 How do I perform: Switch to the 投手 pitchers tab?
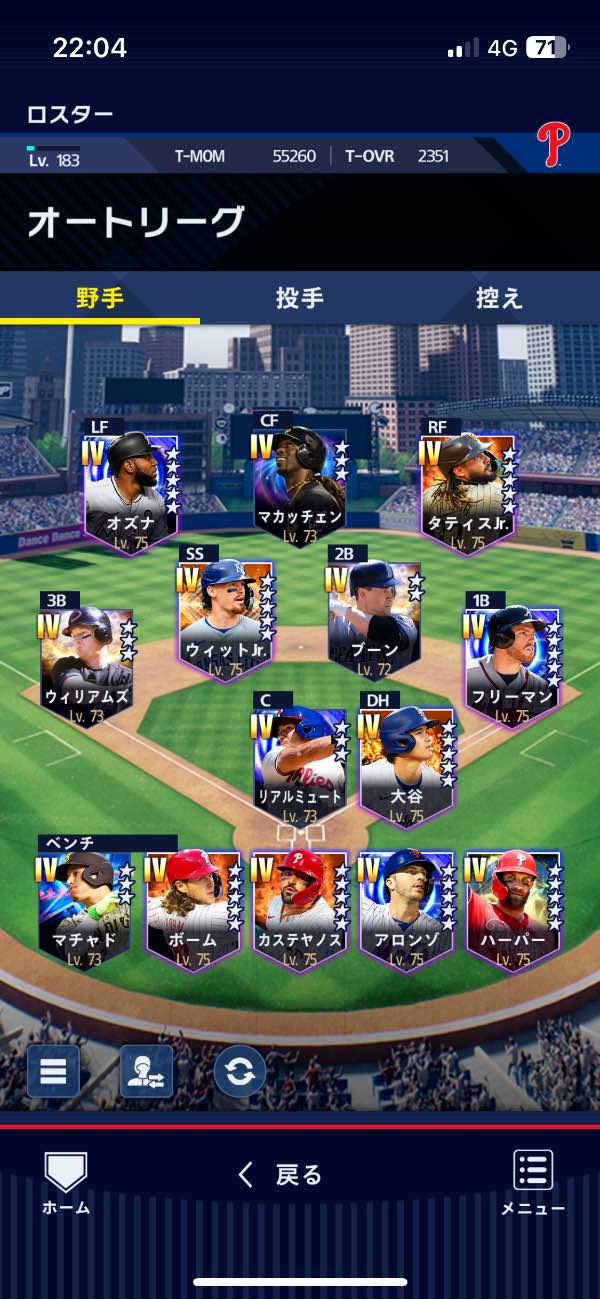point(299,298)
